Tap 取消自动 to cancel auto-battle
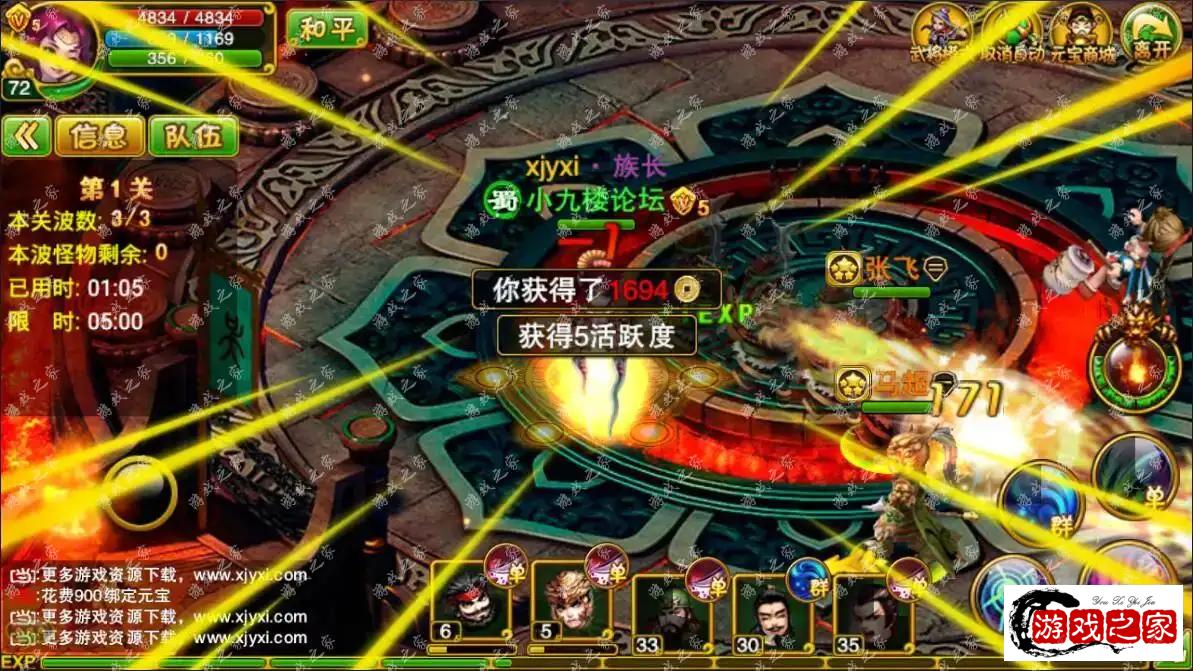Viewport: 1193px width, 671px height. point(1010,32)
